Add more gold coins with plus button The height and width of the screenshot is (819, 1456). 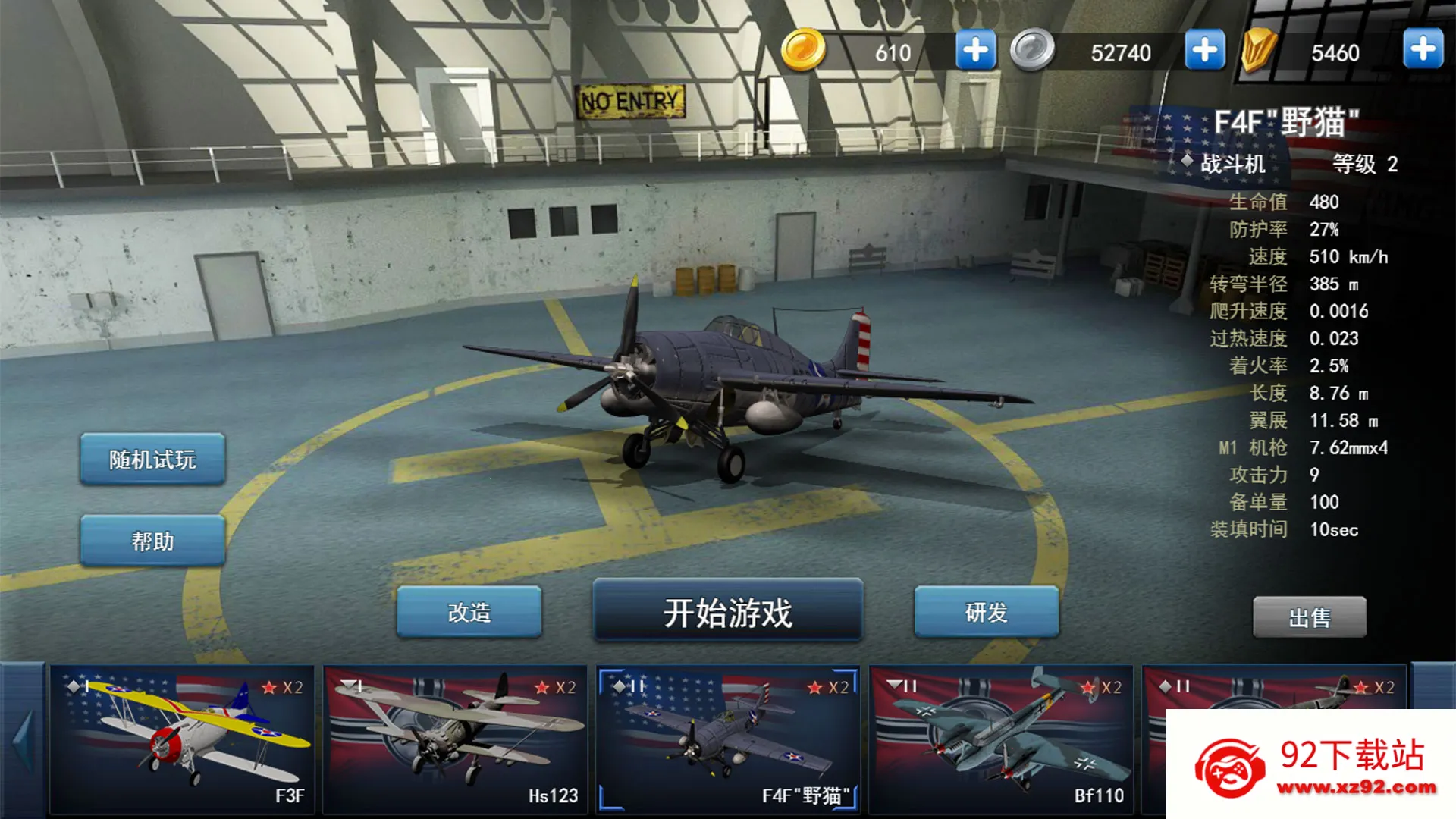pyautogui.click(x=975, y=51)
